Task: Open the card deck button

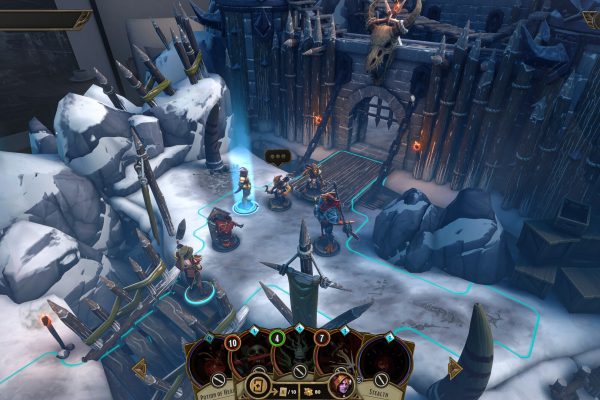Action: (258, 383)
